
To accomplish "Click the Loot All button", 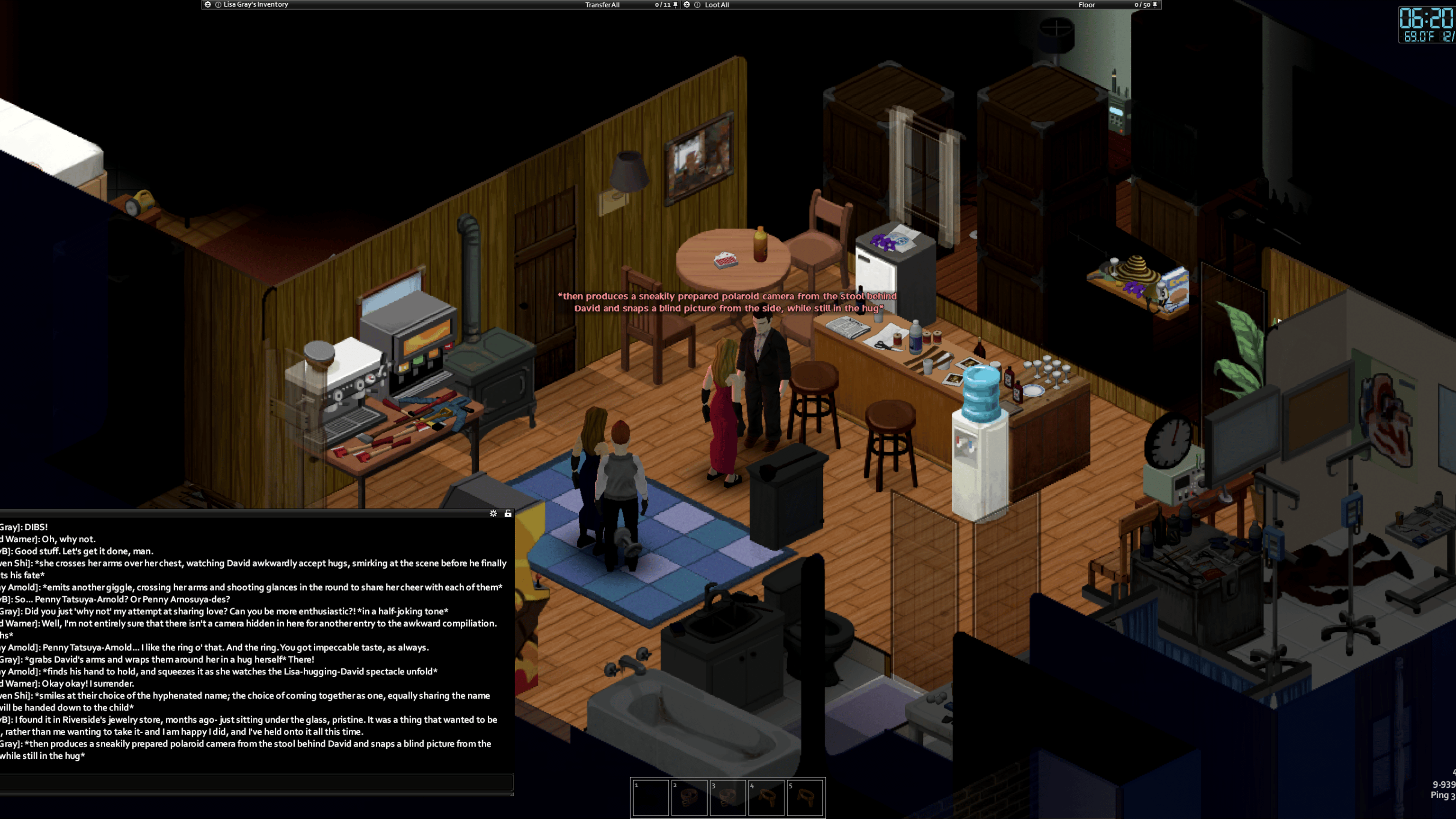I will 717,5.
